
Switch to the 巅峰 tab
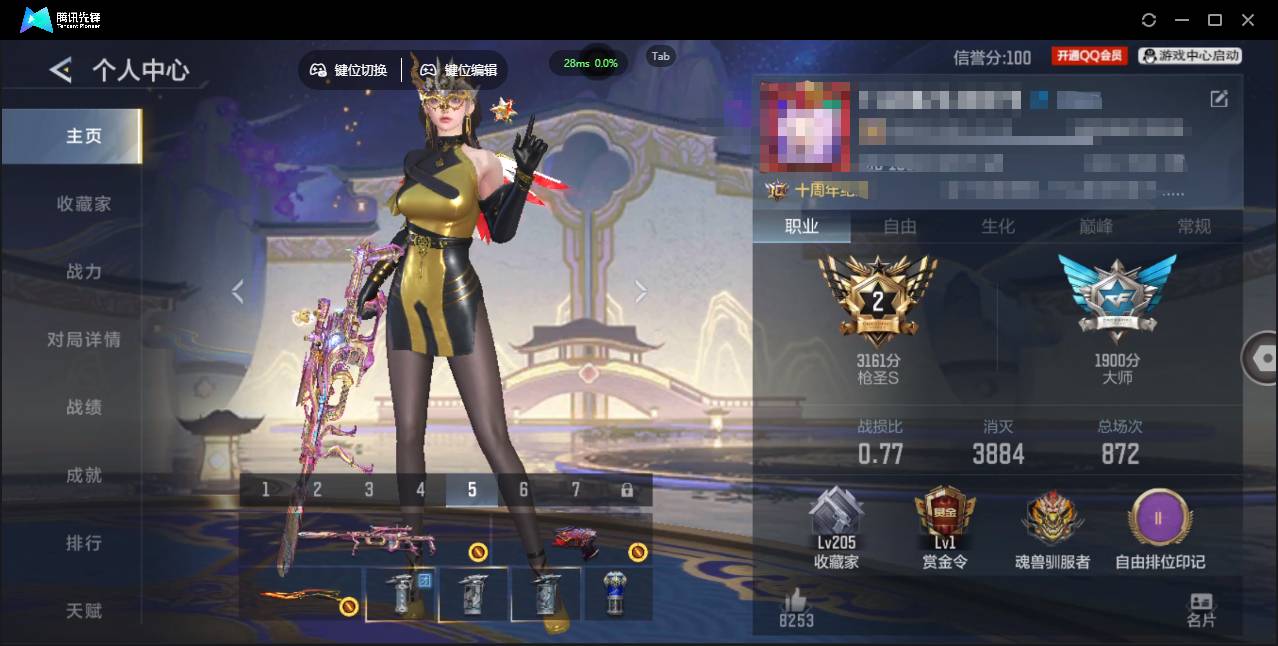[1096, 227]
